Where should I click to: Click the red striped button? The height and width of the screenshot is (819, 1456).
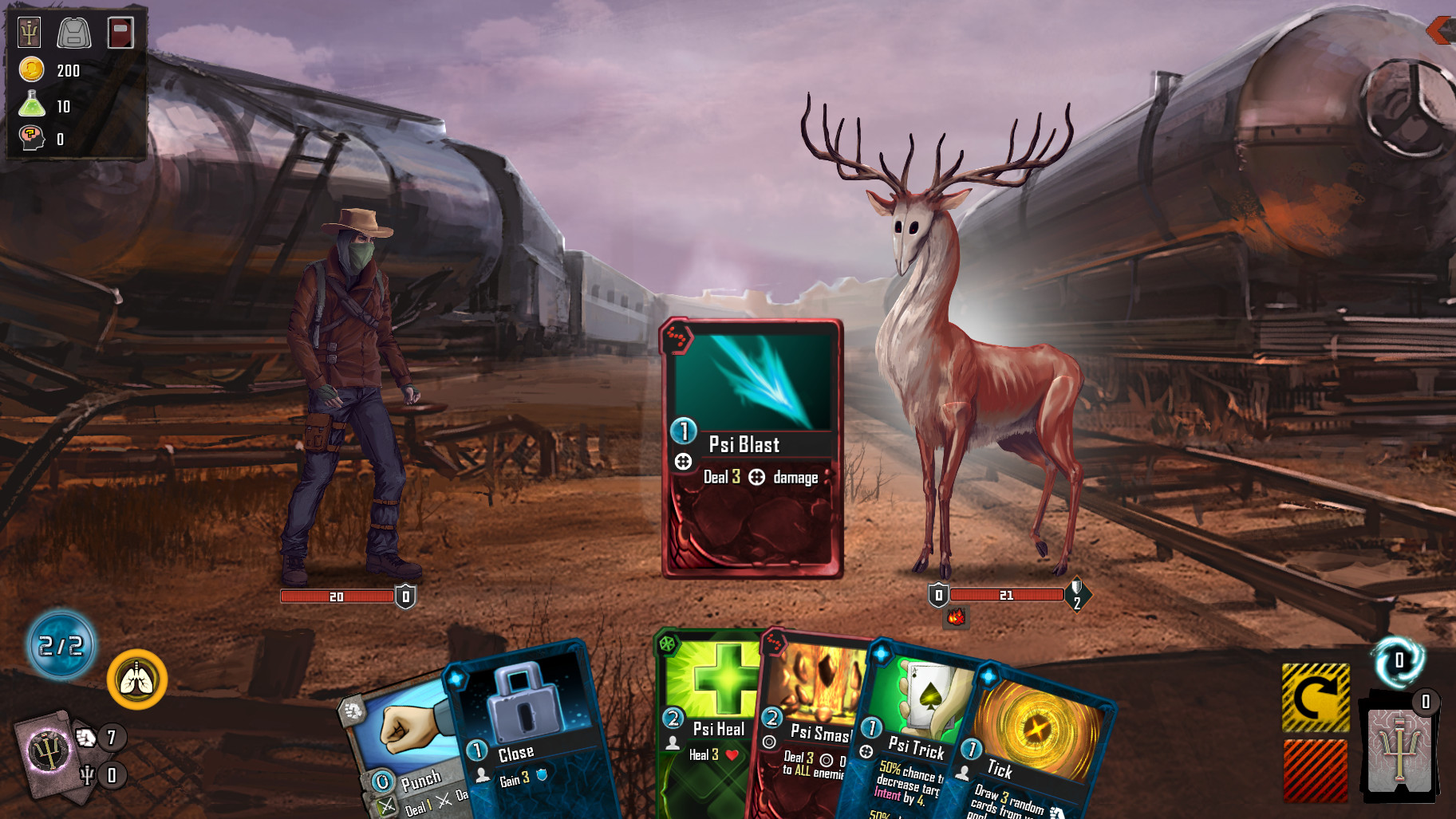(x=1316, y=770)
